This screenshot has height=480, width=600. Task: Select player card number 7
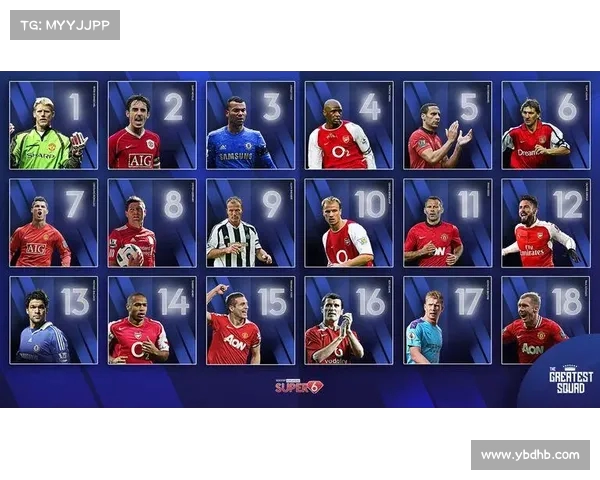[x=53, y=223]
